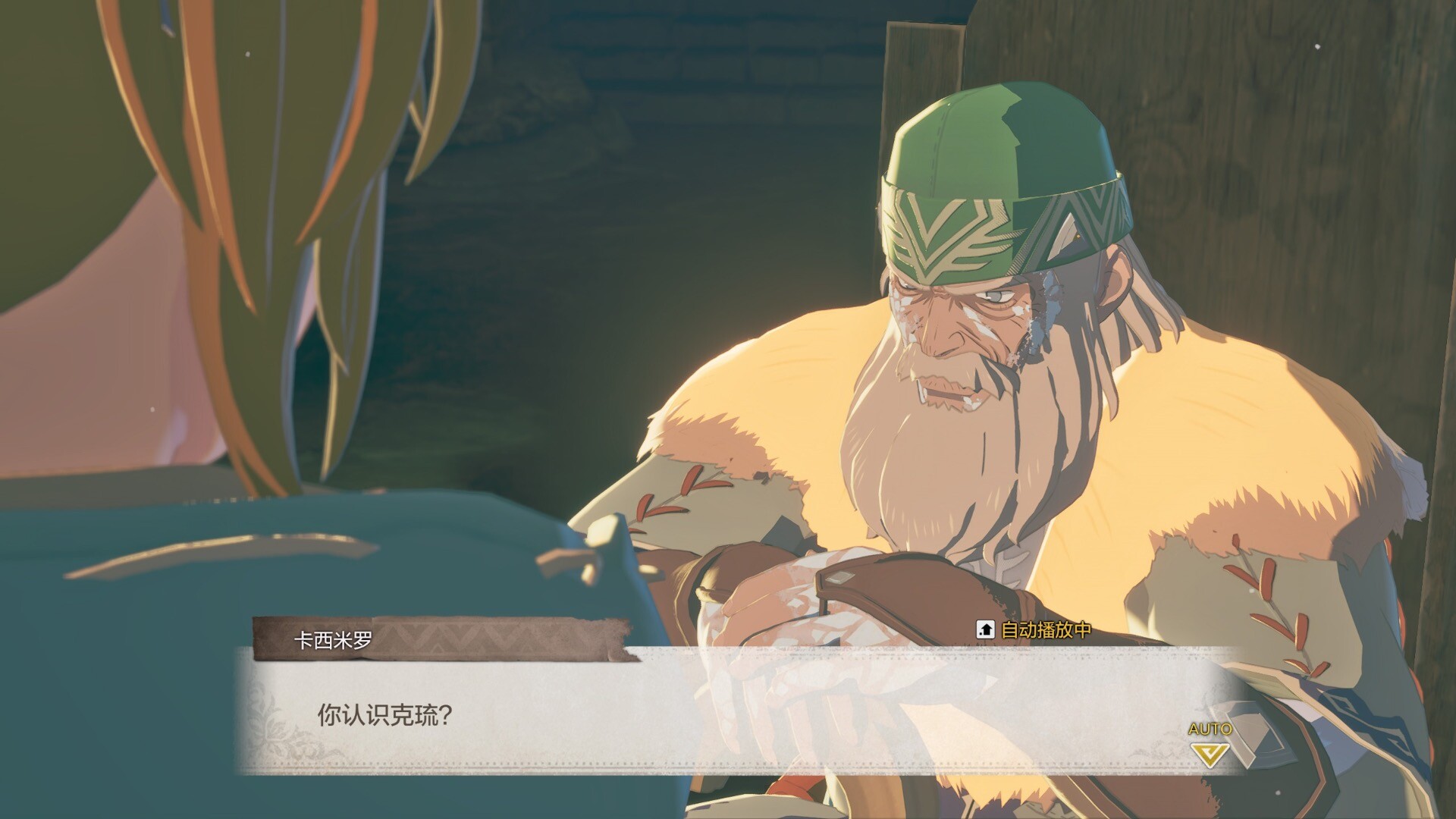Advance the dialogue box asking about 克琉

[728, 714]
